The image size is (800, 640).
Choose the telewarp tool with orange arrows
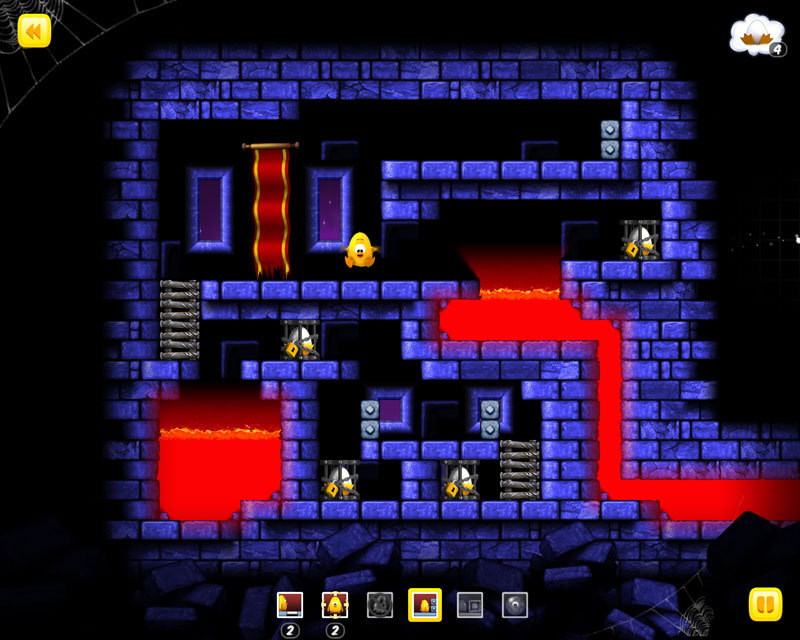click(334, 605)
